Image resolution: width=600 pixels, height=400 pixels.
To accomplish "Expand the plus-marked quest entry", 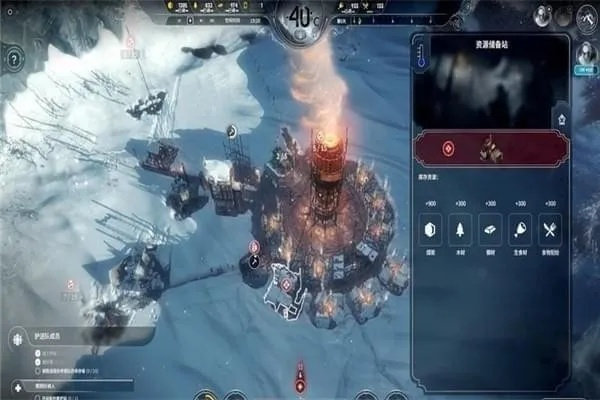I will point(15,386).
